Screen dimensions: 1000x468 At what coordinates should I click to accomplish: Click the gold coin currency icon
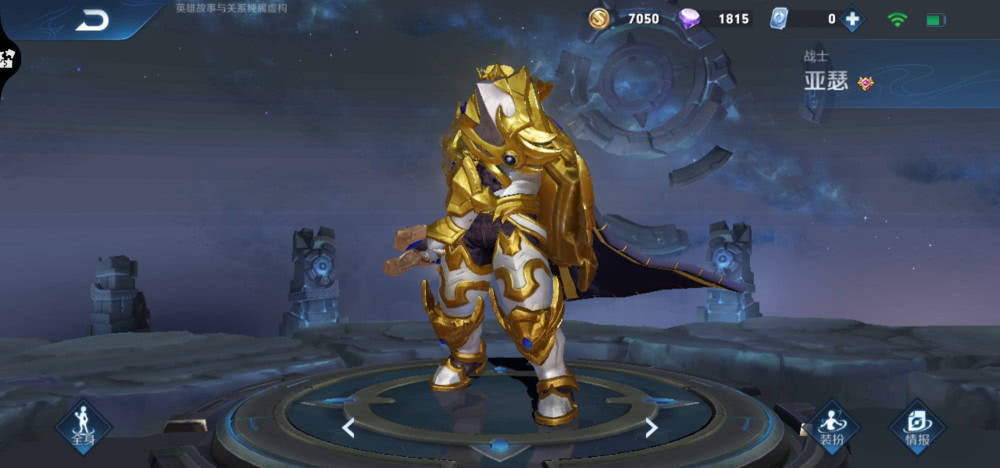(599, 18)
